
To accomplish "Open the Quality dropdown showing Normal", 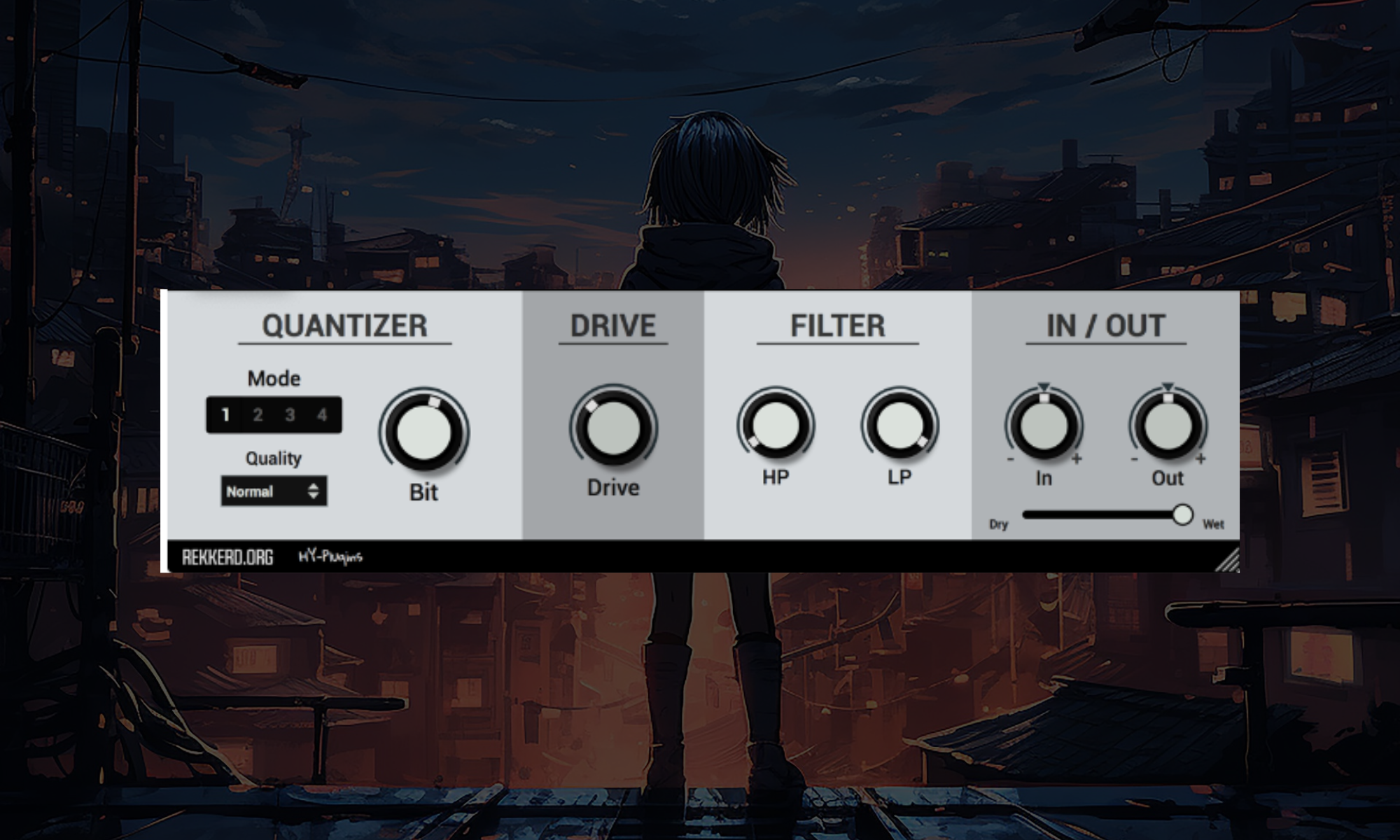I will click(273, 492).
